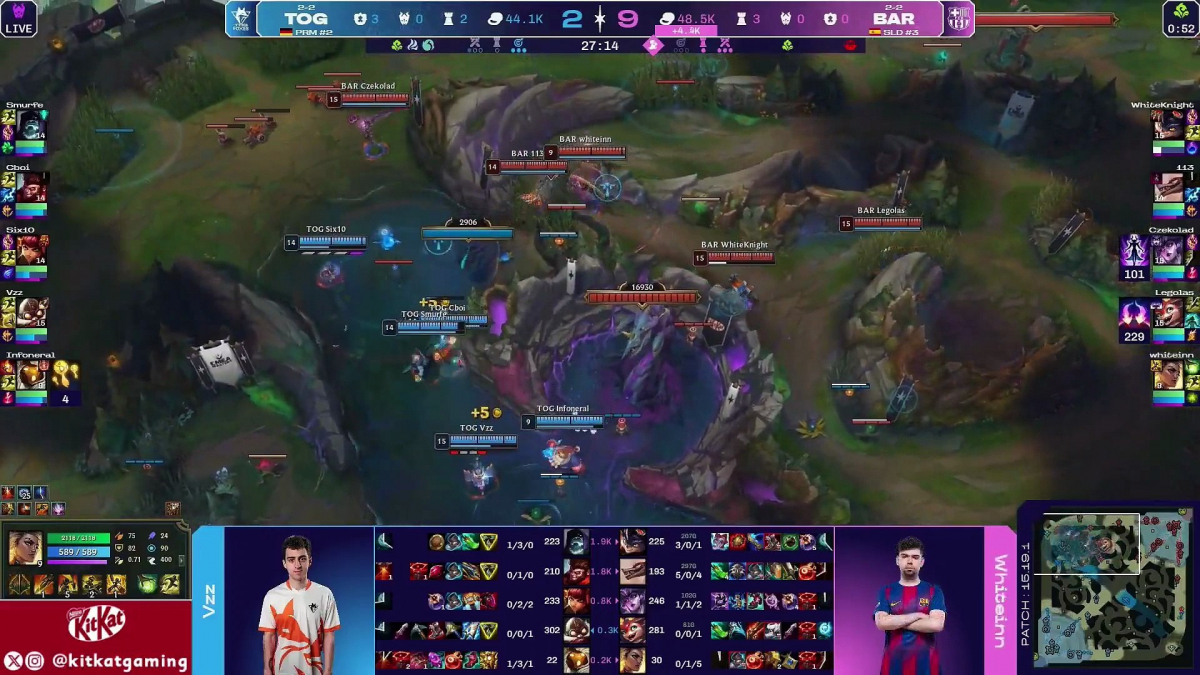Click the LIVE badge
The width and height of the screenshot is (1200, 675).
coord(19,19)
